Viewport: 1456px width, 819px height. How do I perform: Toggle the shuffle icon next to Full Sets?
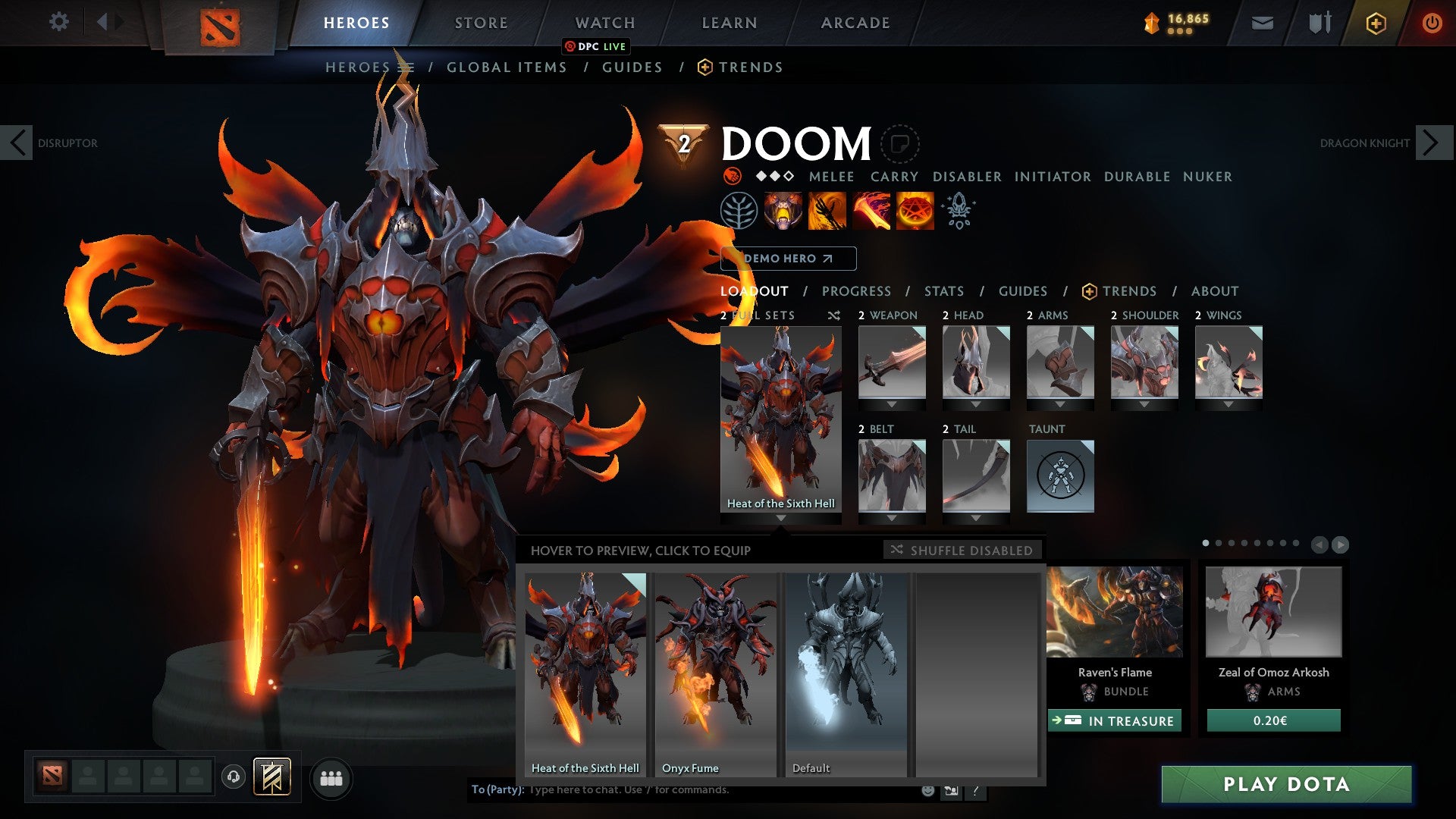pyautogui.click(x=833, y=315)
